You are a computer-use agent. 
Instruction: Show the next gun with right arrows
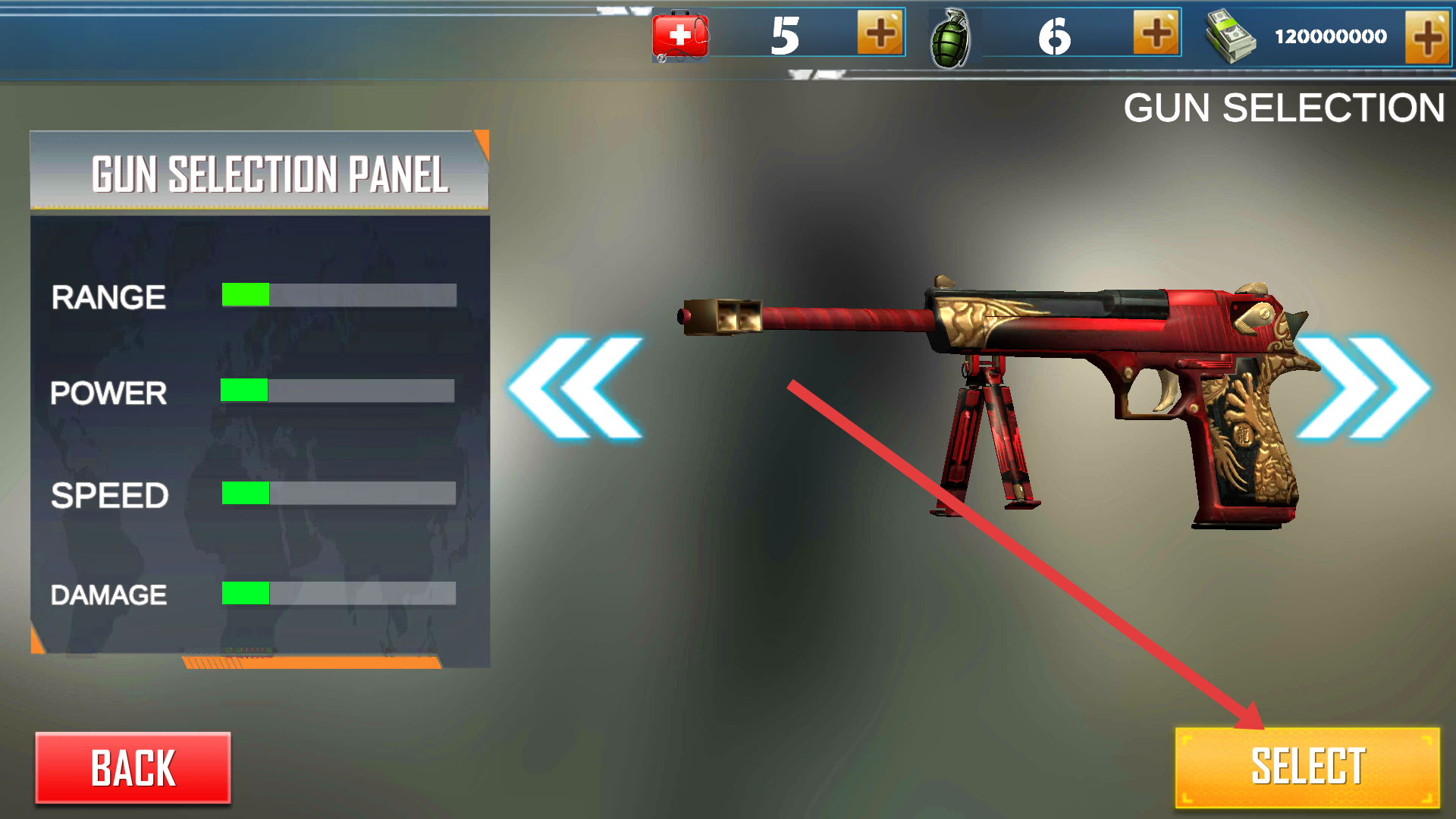click(1364, 388)
